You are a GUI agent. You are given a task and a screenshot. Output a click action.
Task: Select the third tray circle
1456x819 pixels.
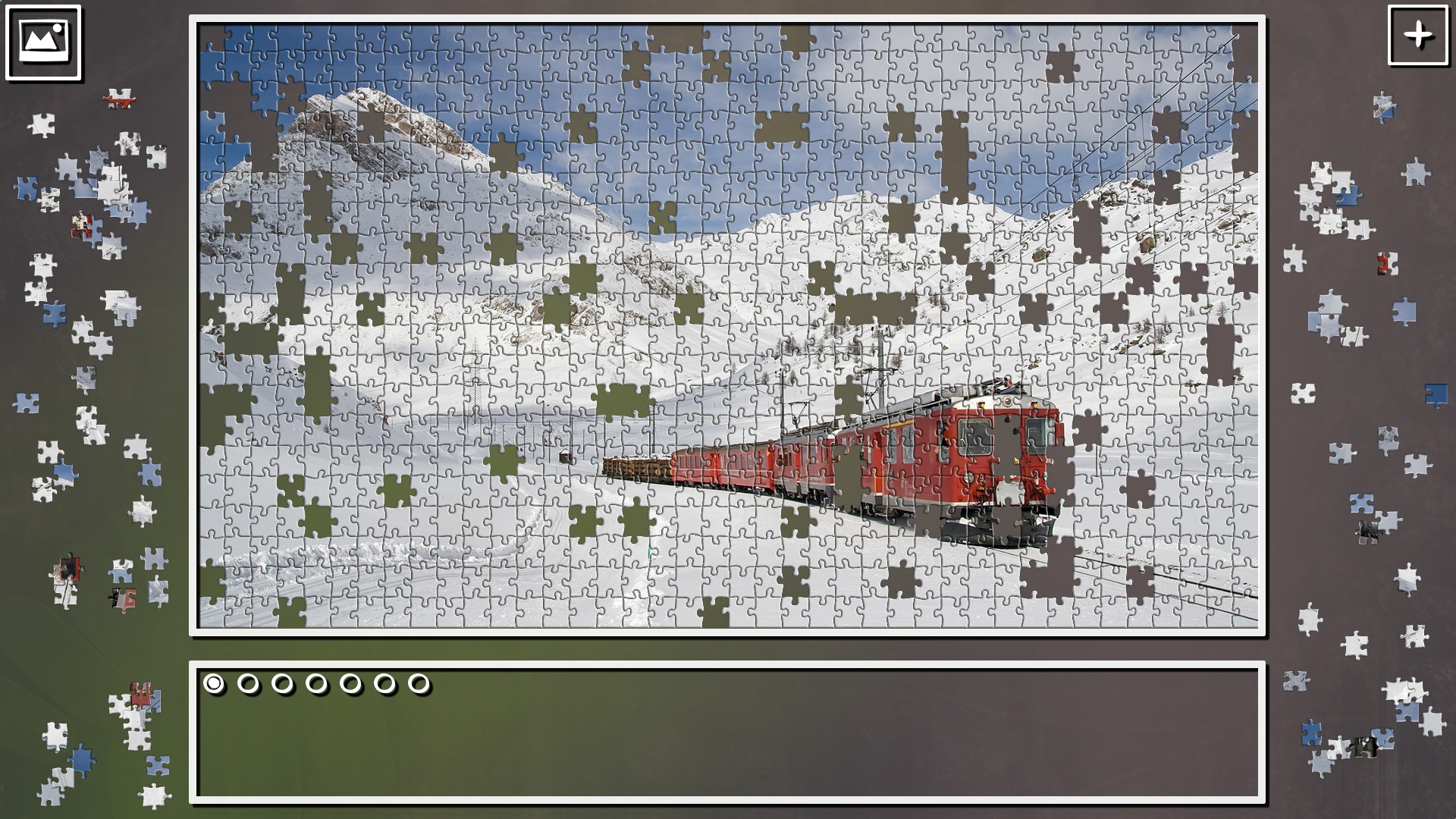(x=283, y=683)
